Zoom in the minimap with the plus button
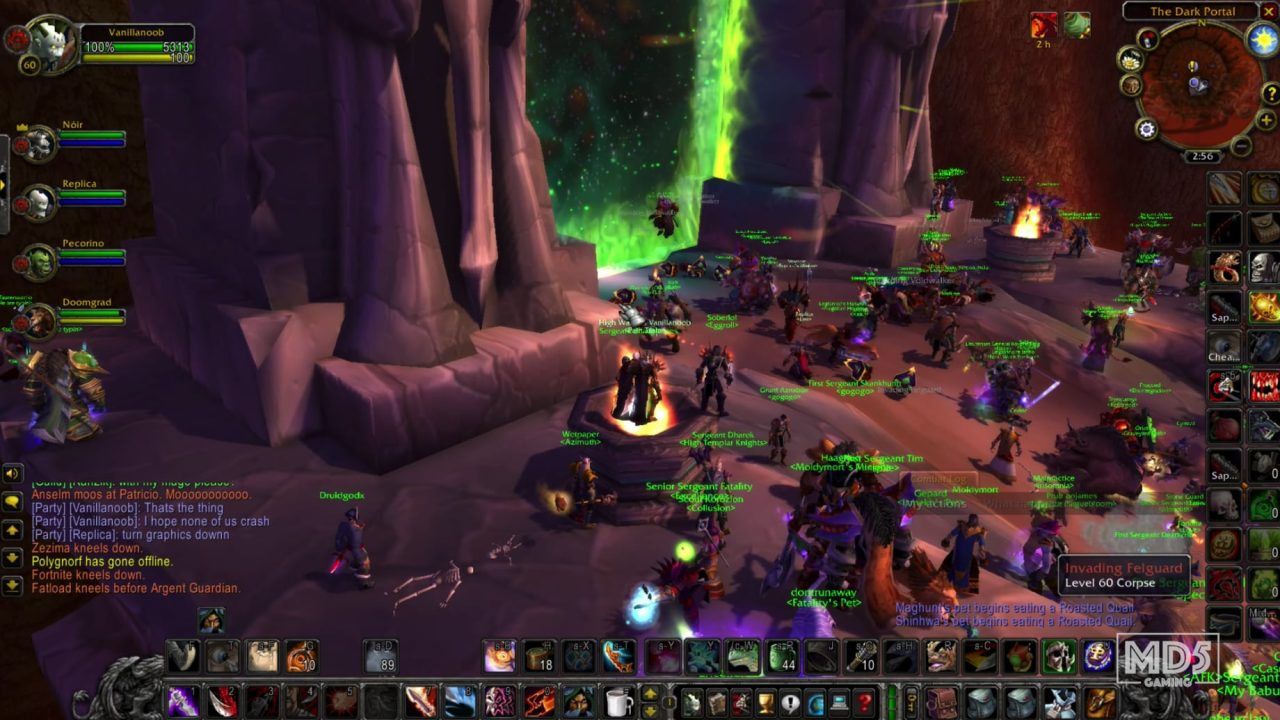1280x720 pixels. pyautogui.click(x=1266, y=120)
